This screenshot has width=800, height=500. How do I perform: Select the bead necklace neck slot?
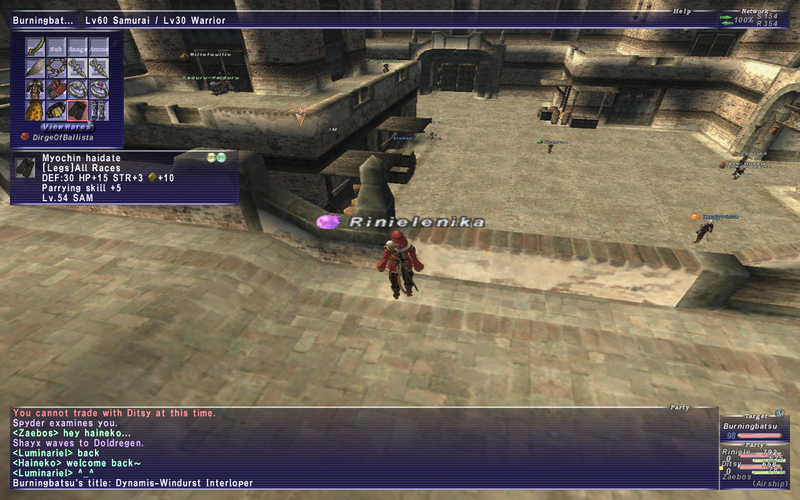tap(55, 67)
